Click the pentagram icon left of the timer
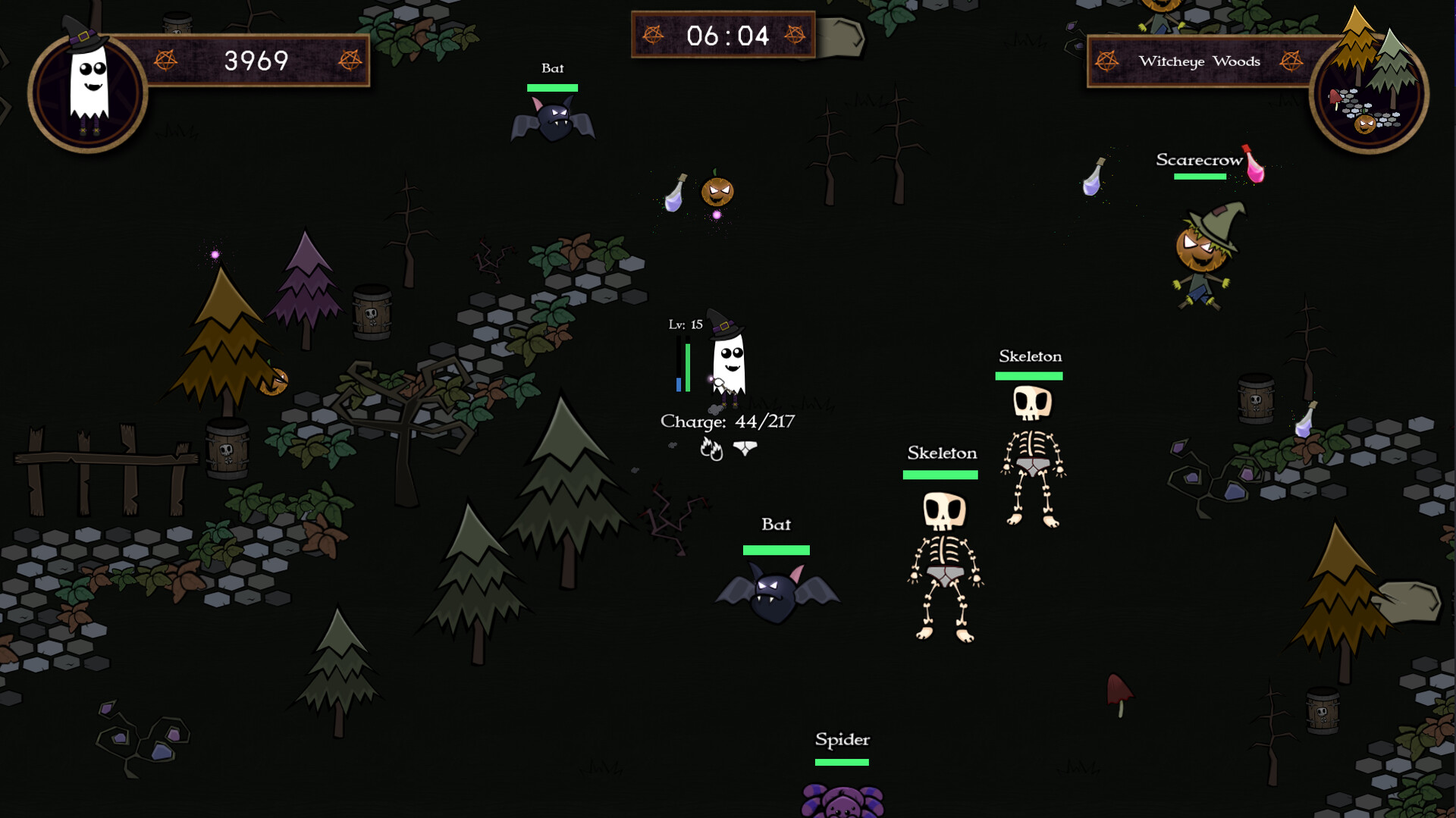Viewport: 1456px width, 818px height. tap(653, 35)
